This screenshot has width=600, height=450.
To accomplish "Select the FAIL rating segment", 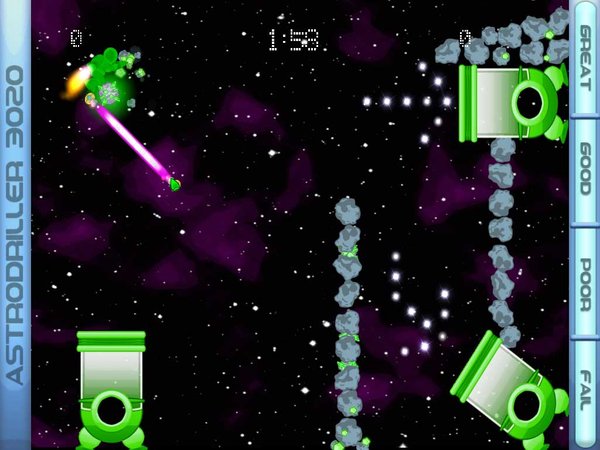I will pos(585,392).
